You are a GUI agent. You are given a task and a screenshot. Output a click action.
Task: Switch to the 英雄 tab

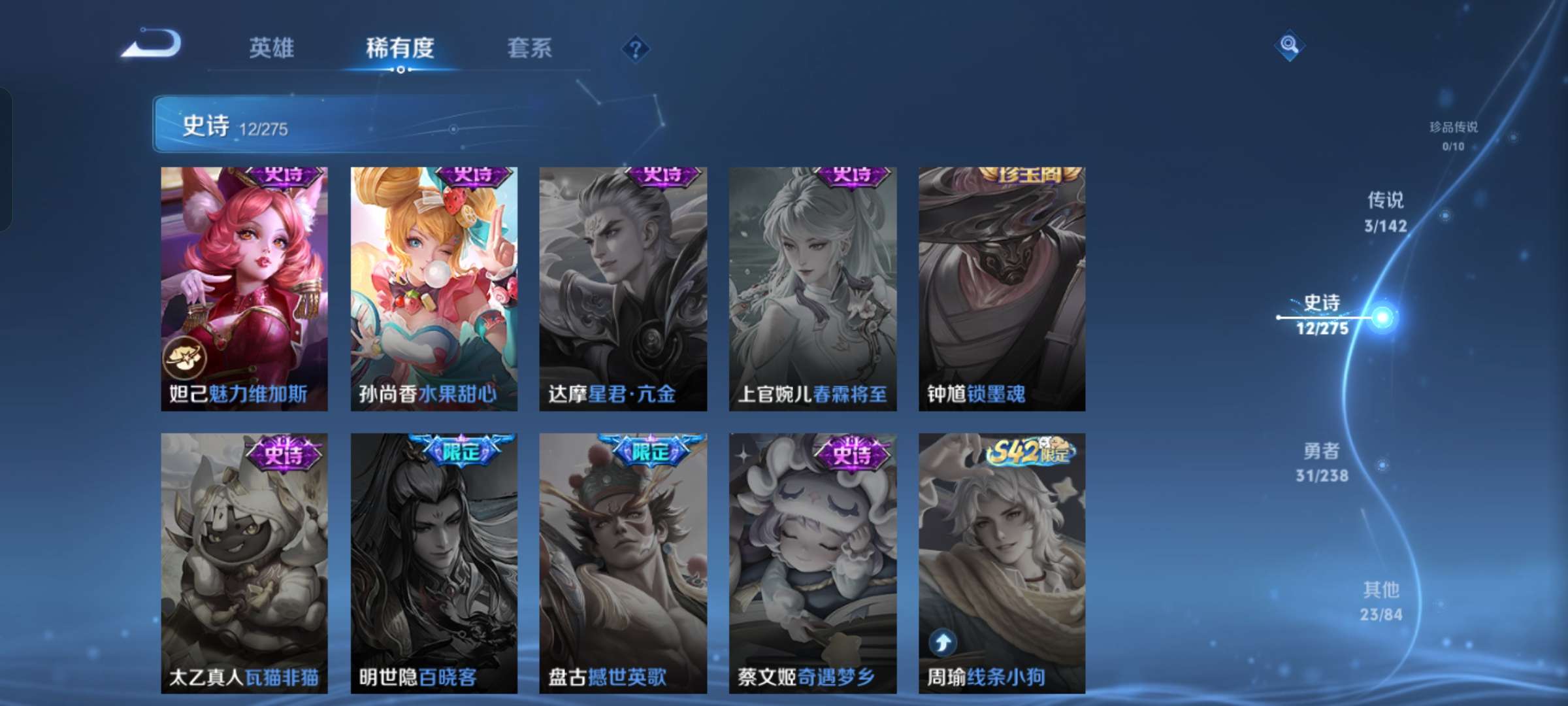pos(273,47)
